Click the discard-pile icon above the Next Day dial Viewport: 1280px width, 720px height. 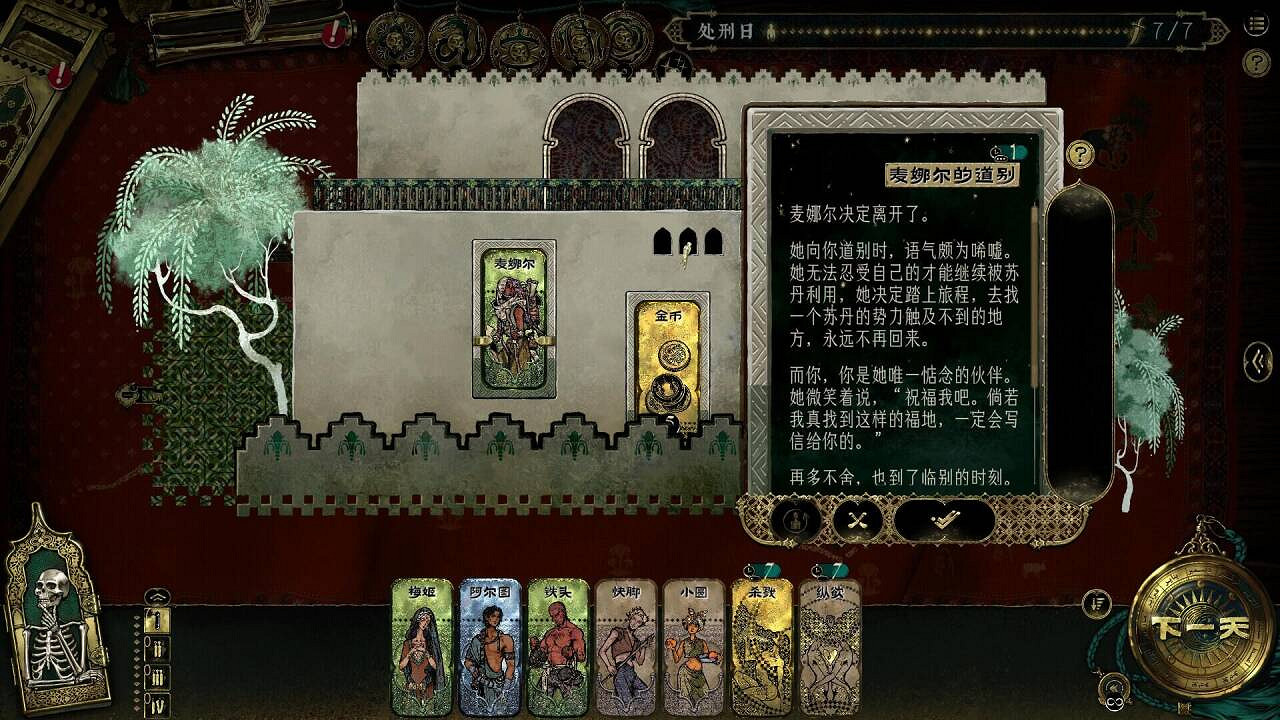[1098, 602]
